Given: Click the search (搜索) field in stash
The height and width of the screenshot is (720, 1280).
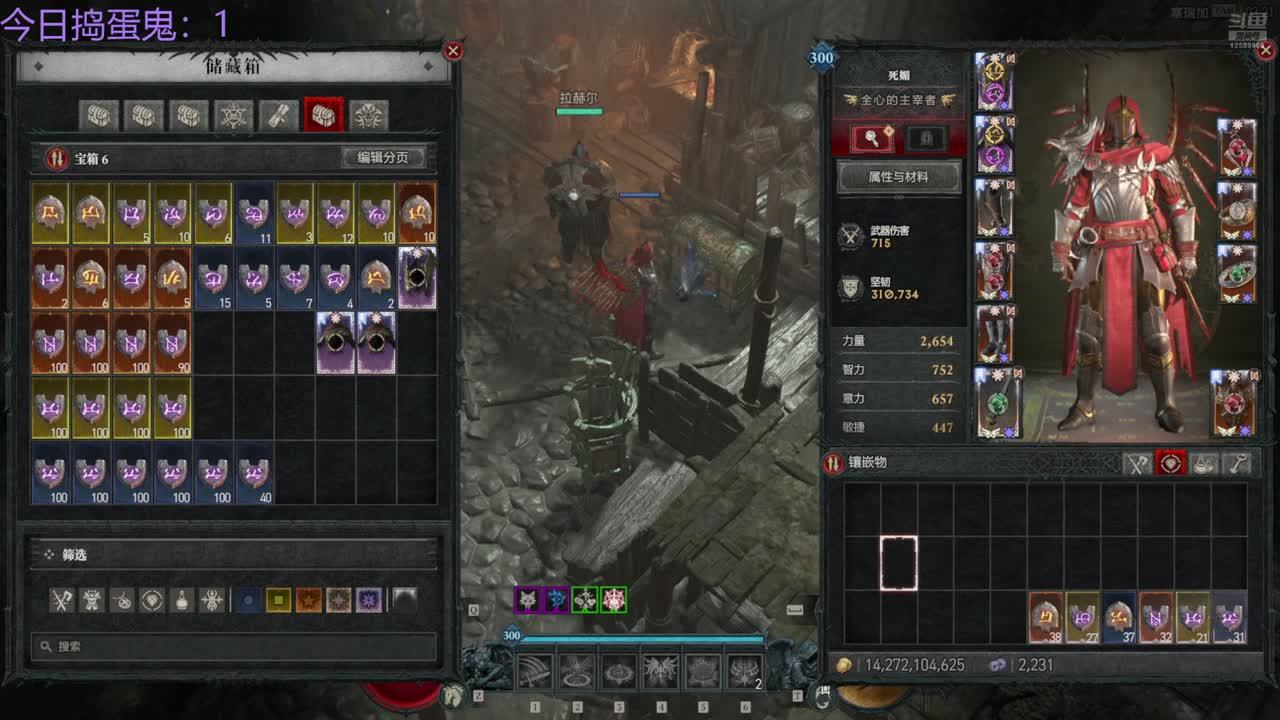Looking at the screenshot, I should click(x=235, y=647).
